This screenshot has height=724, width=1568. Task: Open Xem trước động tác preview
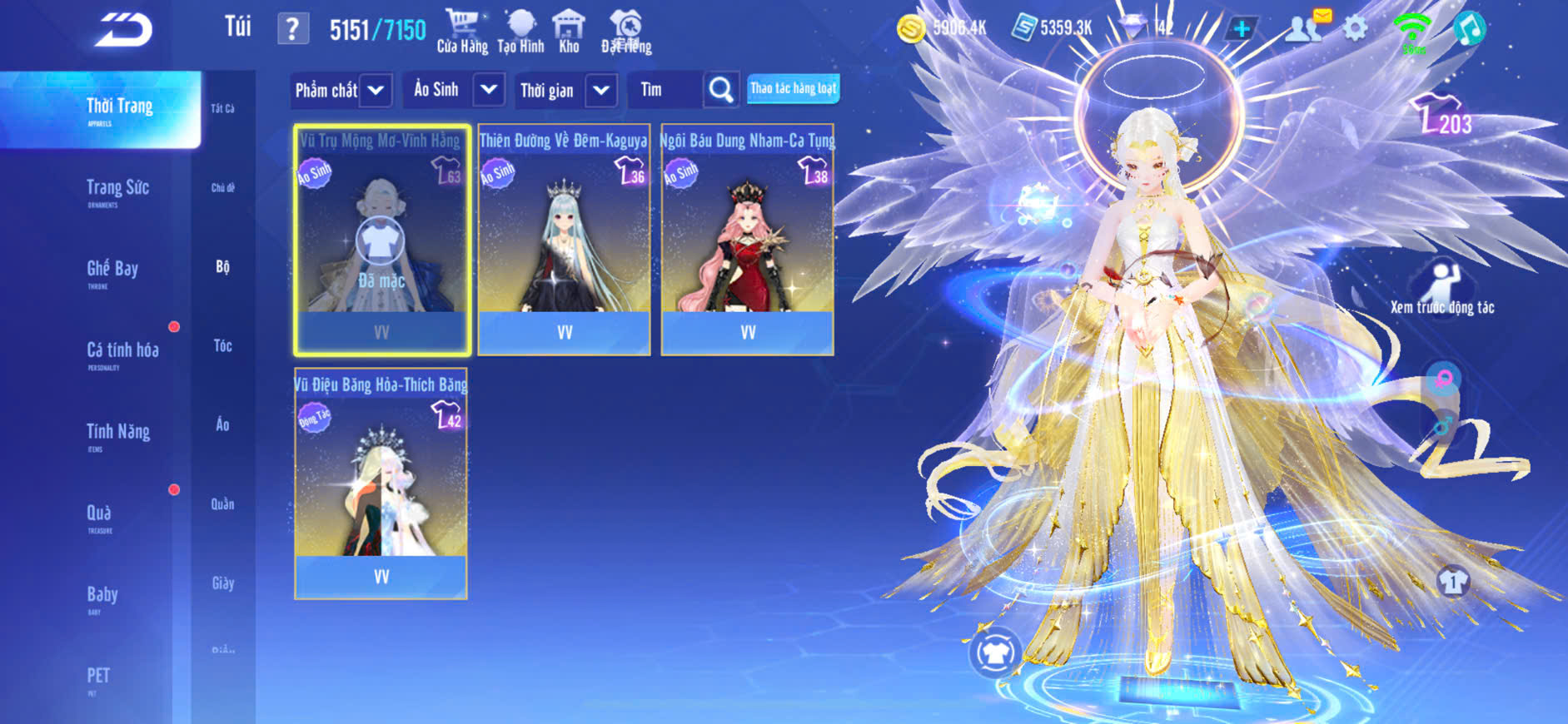click(1442, 289)
